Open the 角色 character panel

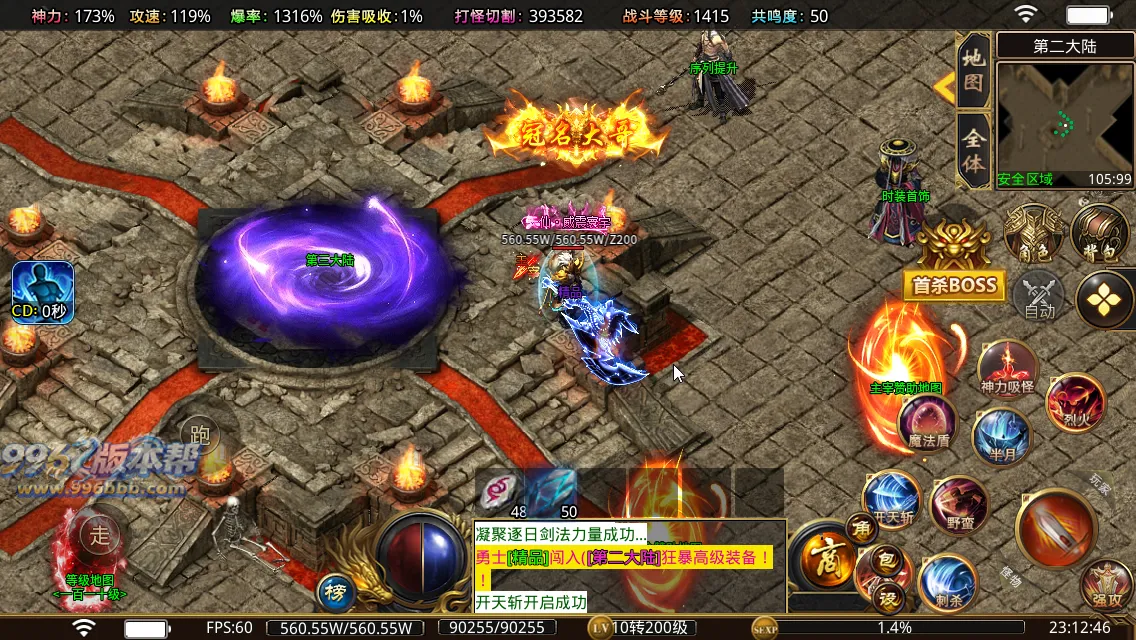(x=1032, y=233)
